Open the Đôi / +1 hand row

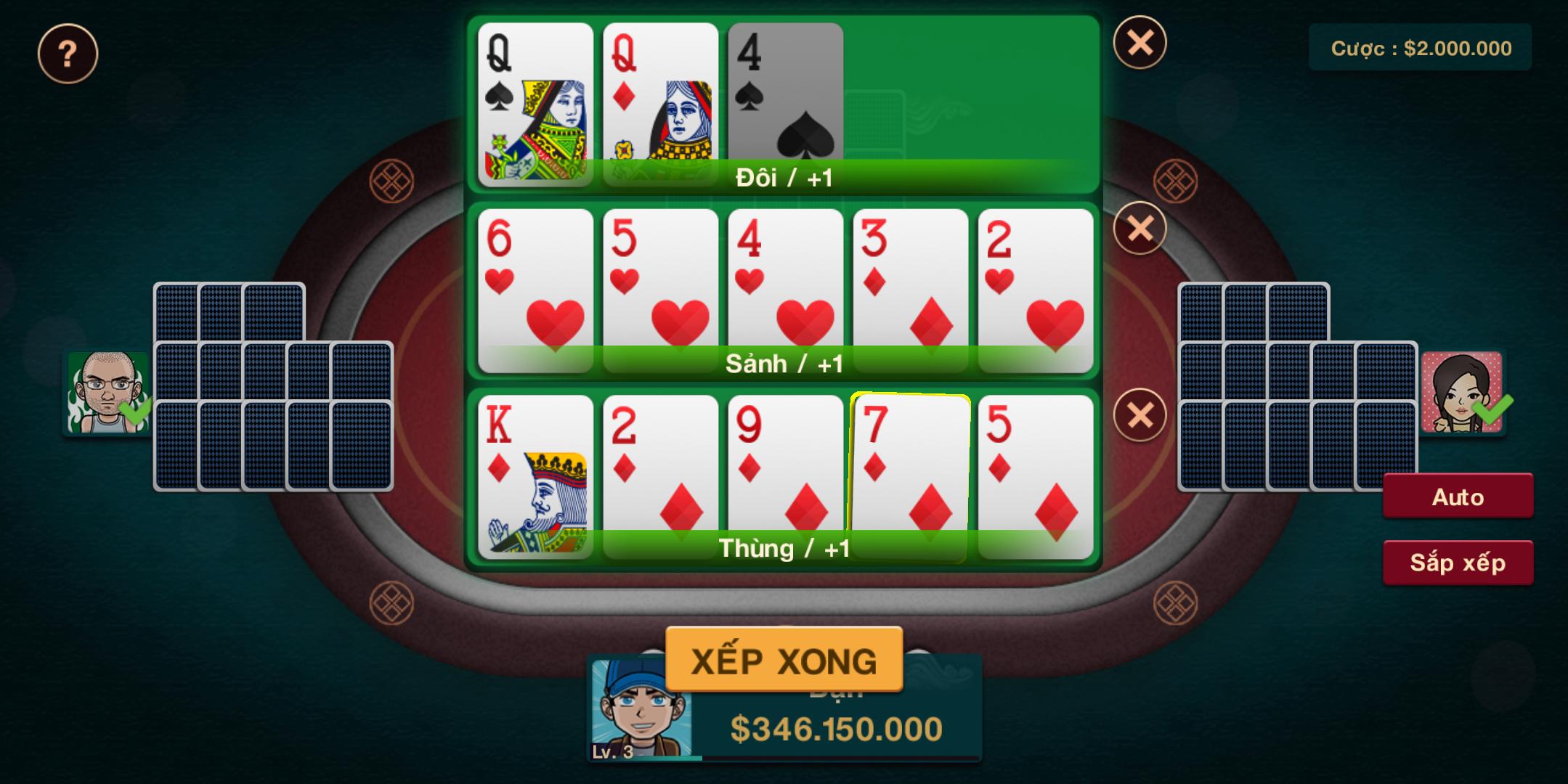(784, 174)
